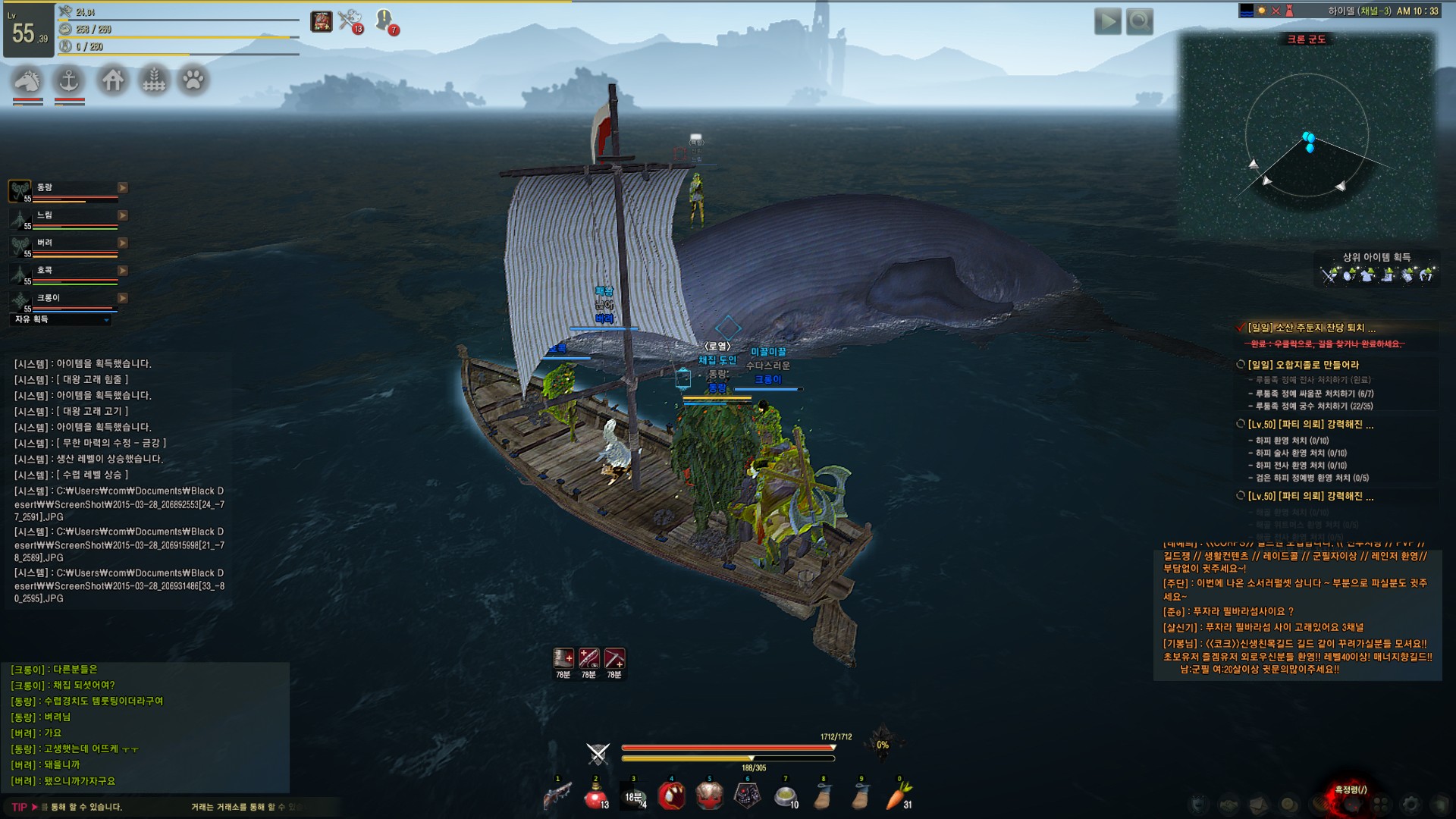Open the pet paw icon

(x=193, y=80)
